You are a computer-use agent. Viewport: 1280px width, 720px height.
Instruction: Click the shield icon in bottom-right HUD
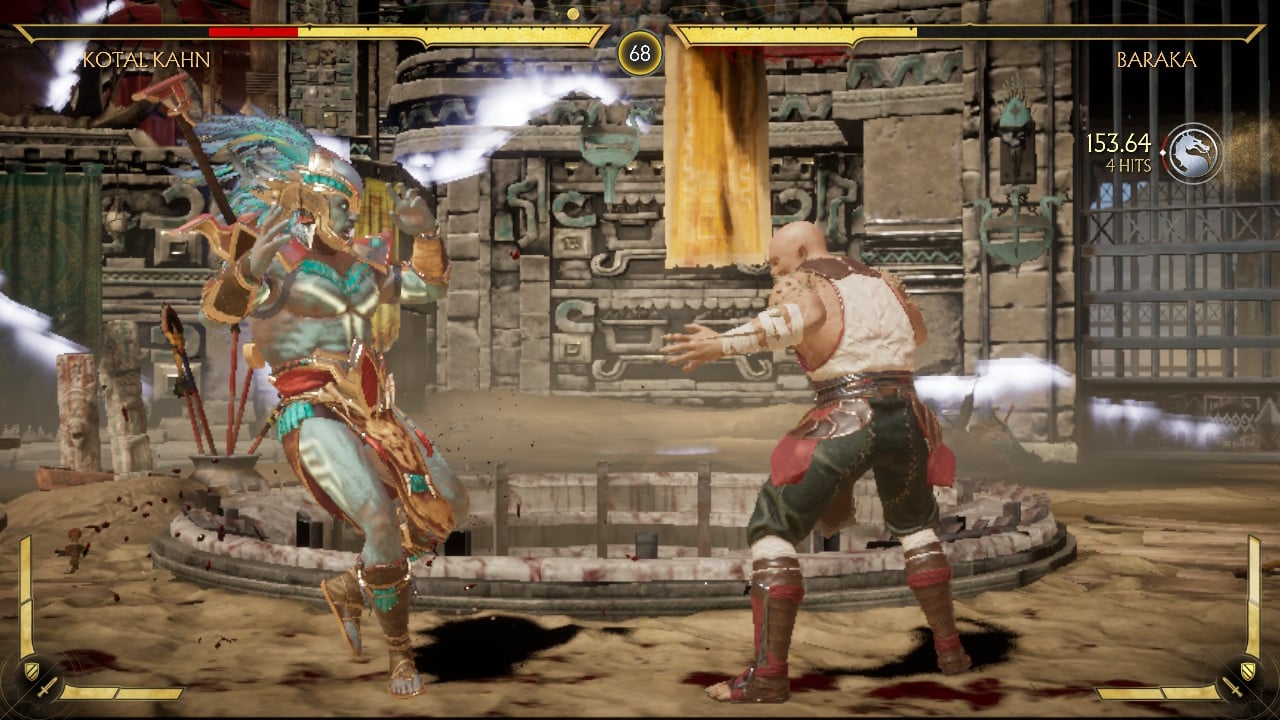(x=1248, y=668)
